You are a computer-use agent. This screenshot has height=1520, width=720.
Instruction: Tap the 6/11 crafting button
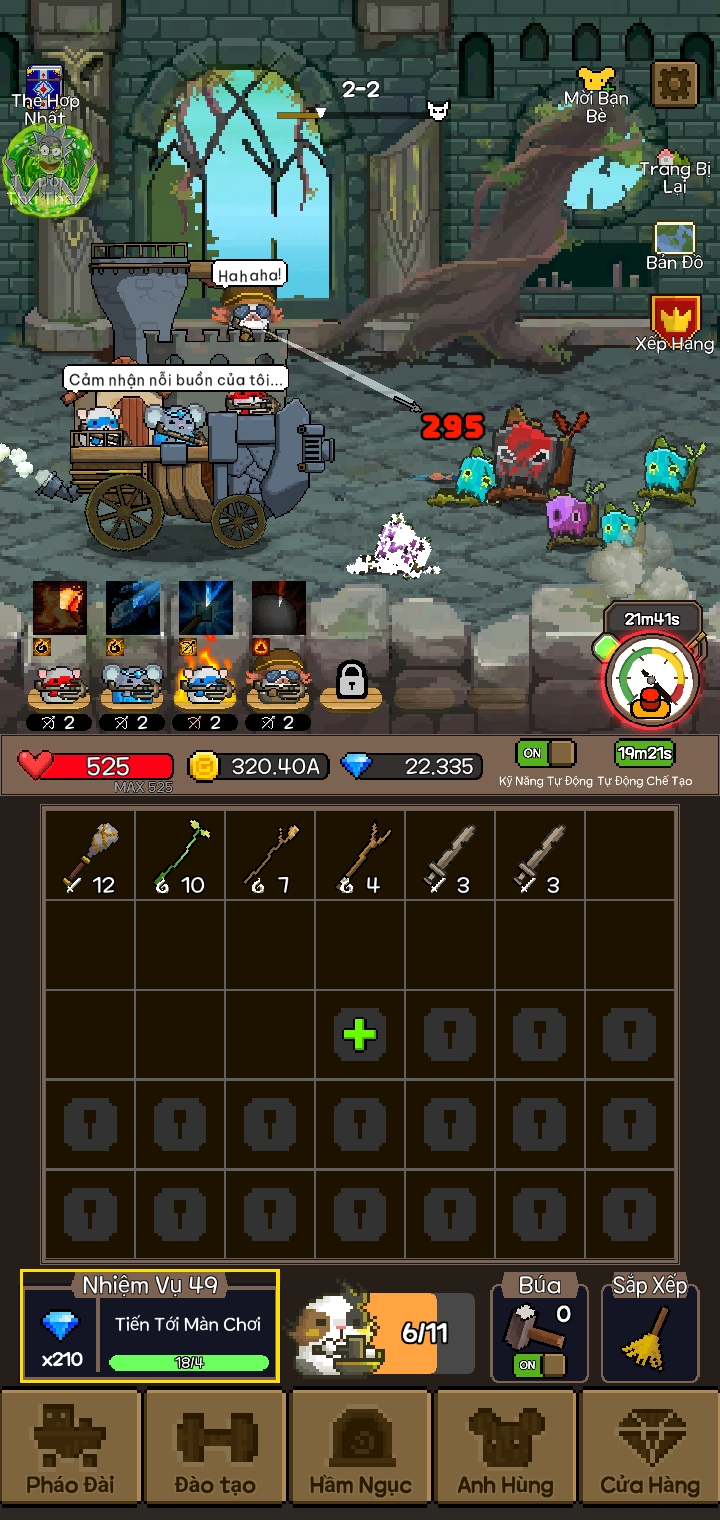[385, 1333]
